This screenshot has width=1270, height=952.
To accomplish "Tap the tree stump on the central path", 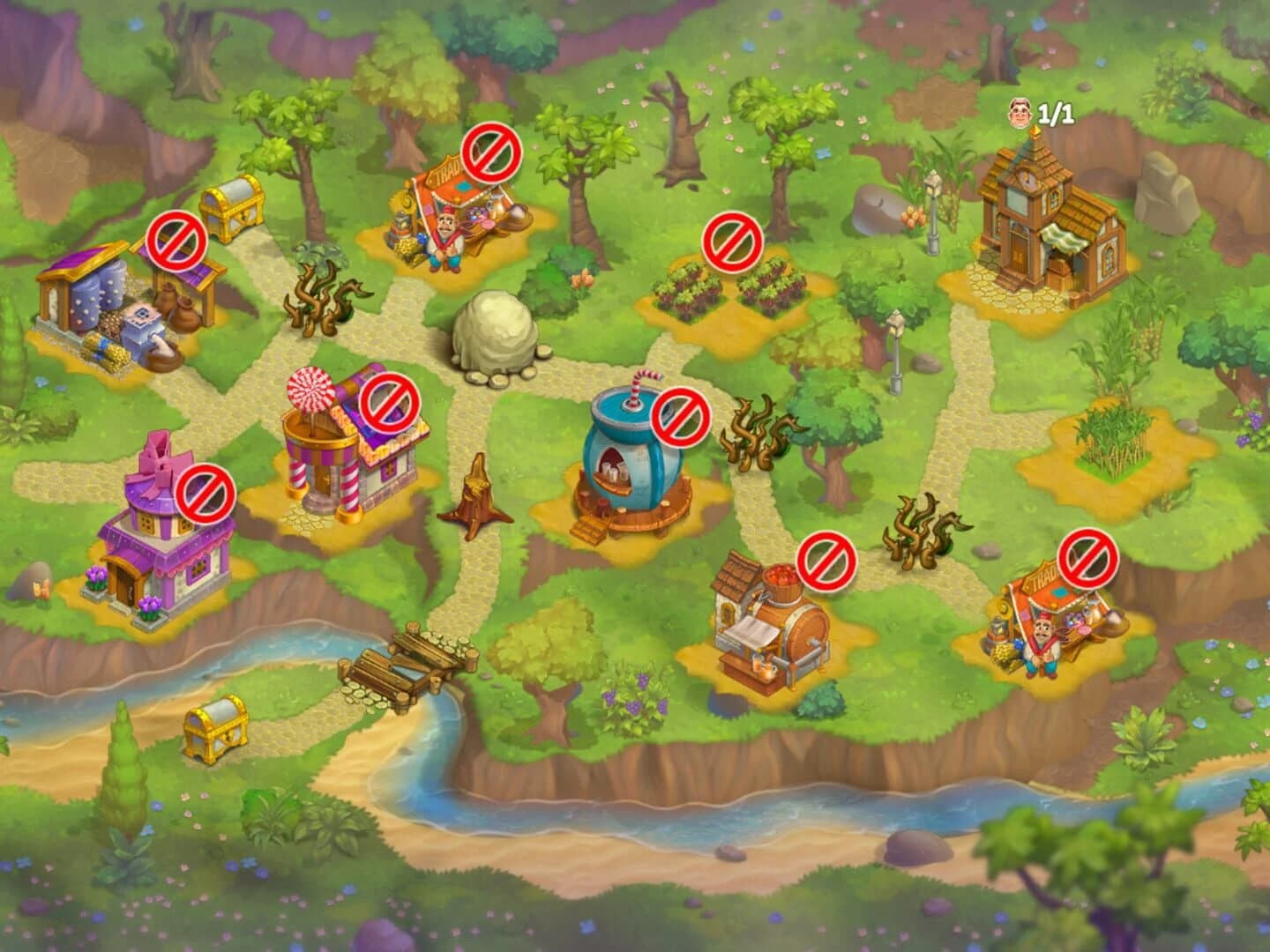I will [476, 494].
